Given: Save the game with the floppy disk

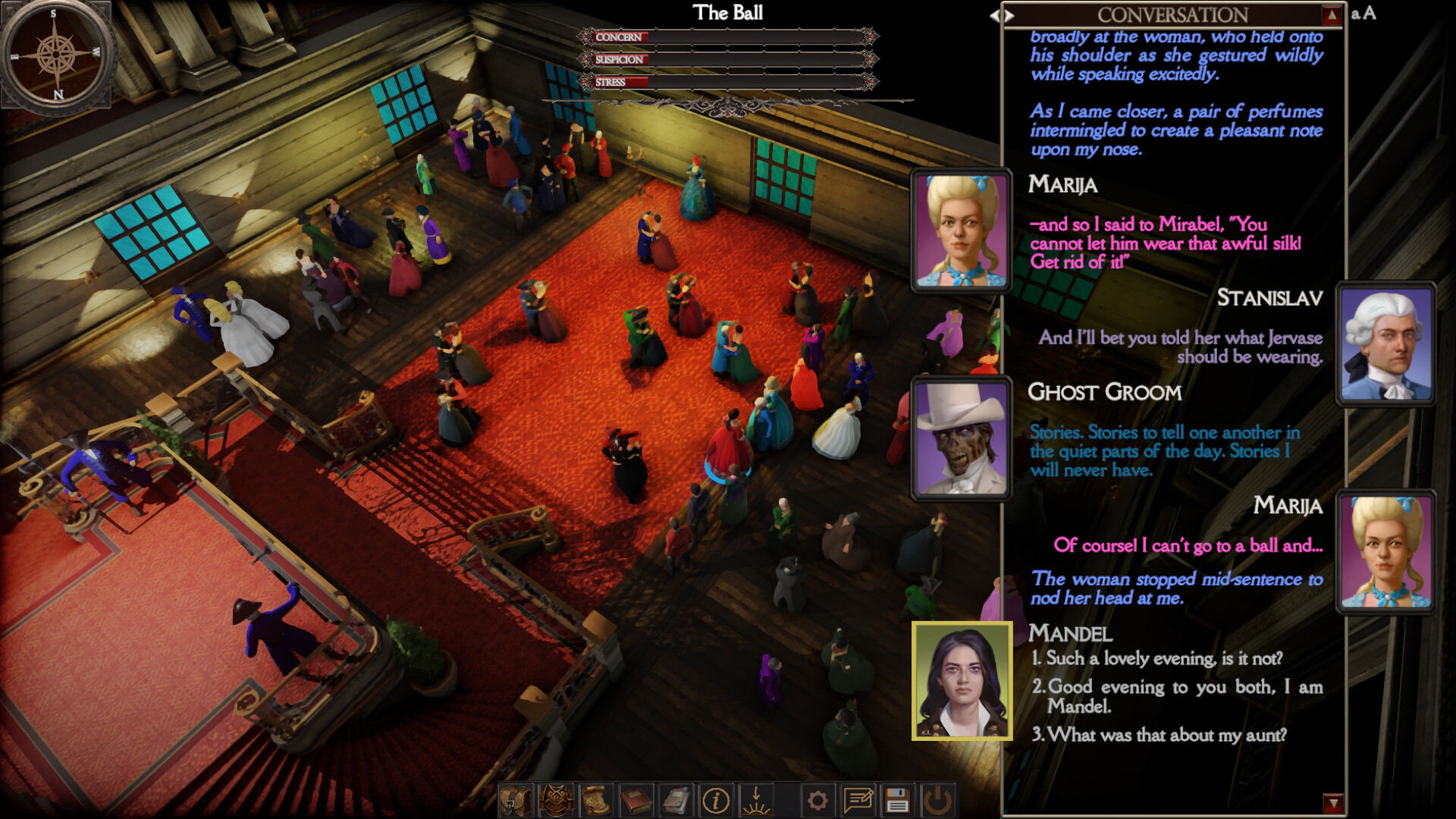Looking at the screenshot, I should click(897, 800).
